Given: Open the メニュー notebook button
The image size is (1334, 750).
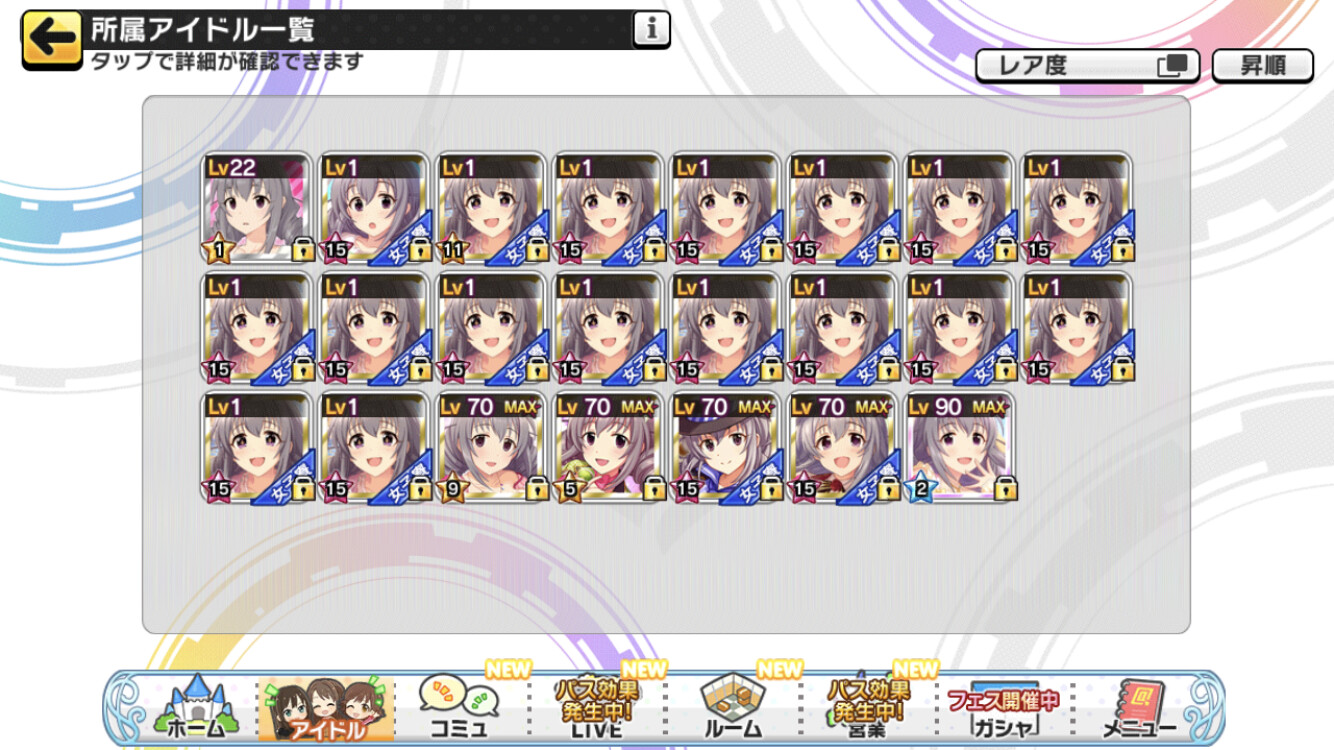Looking at the screenshot, I should pos(1138,708).
